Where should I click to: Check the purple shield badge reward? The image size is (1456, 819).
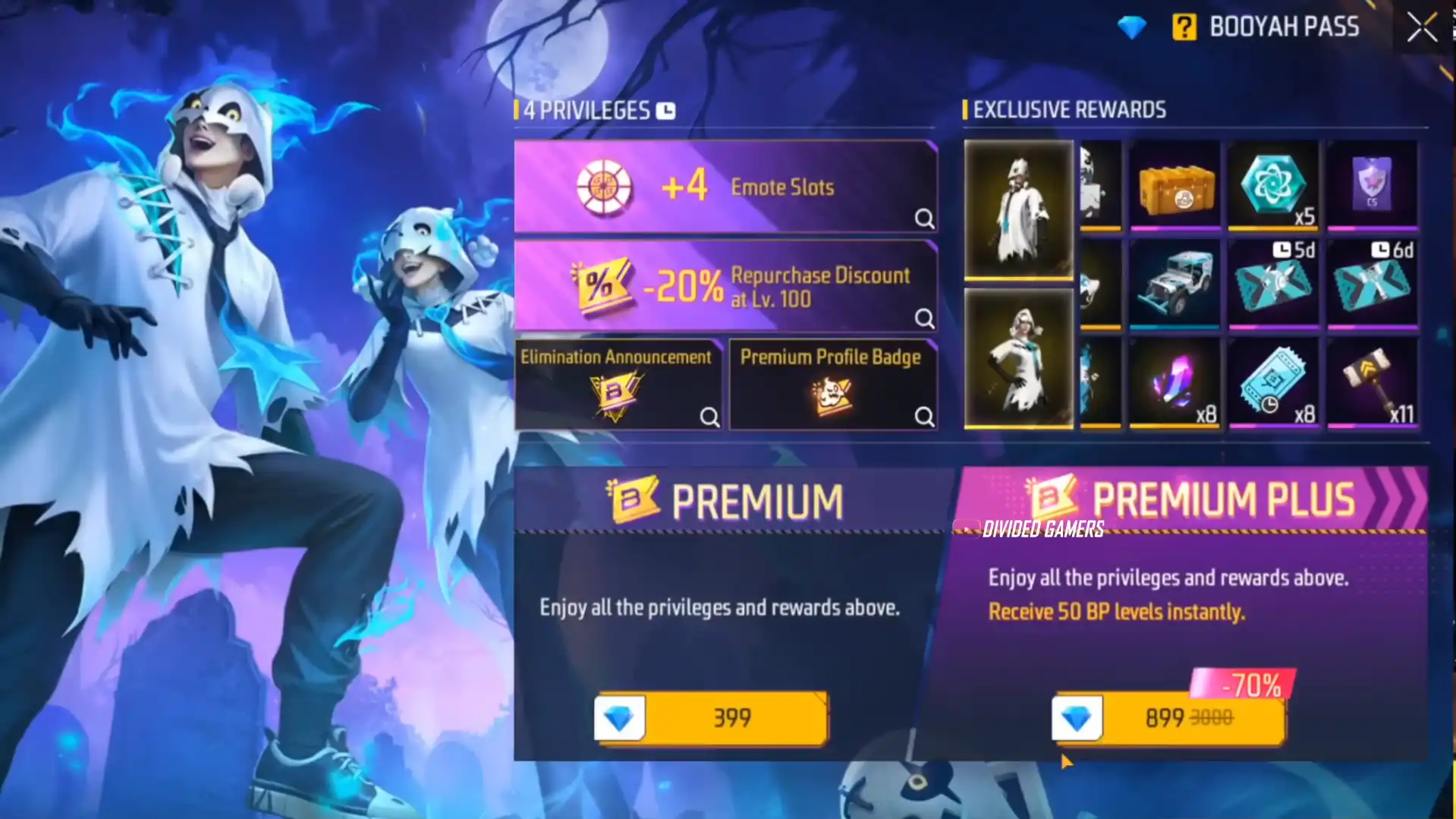coord(1372,184)
